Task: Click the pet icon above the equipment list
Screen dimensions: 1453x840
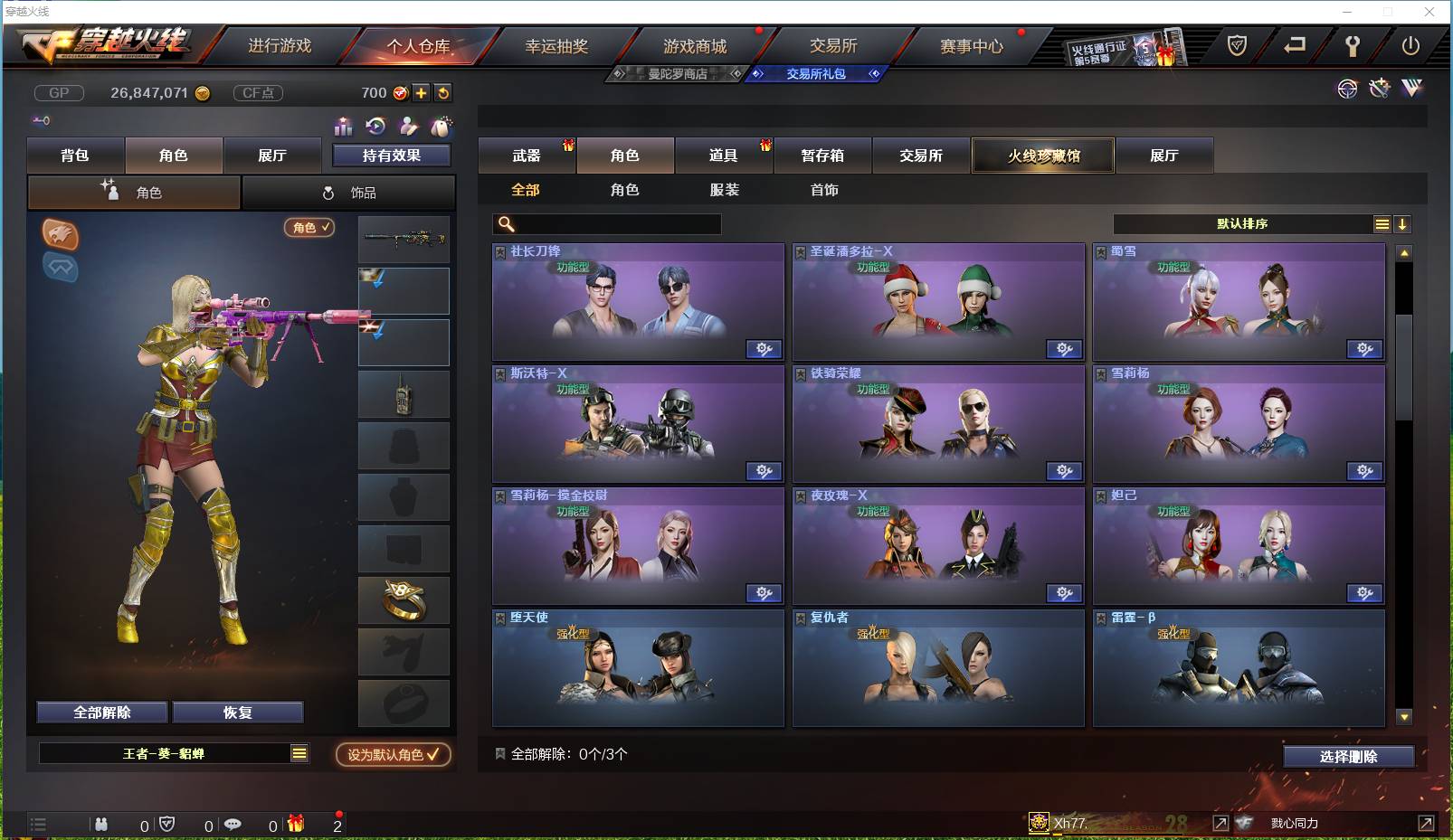Action: (x=442, y=126)
